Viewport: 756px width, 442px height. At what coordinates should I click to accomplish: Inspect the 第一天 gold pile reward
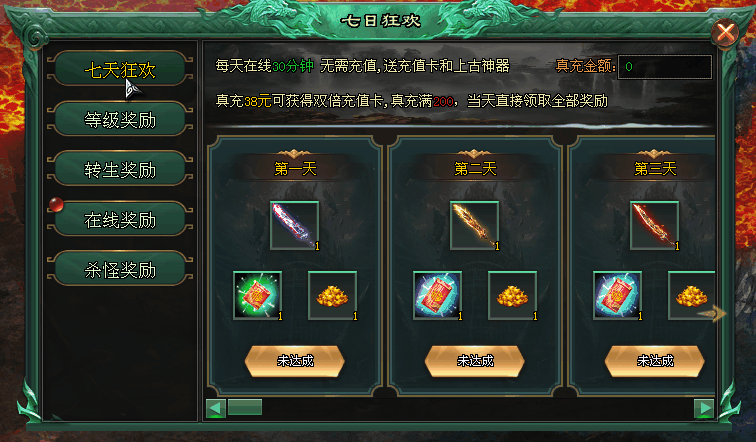[x=332, y=295]
